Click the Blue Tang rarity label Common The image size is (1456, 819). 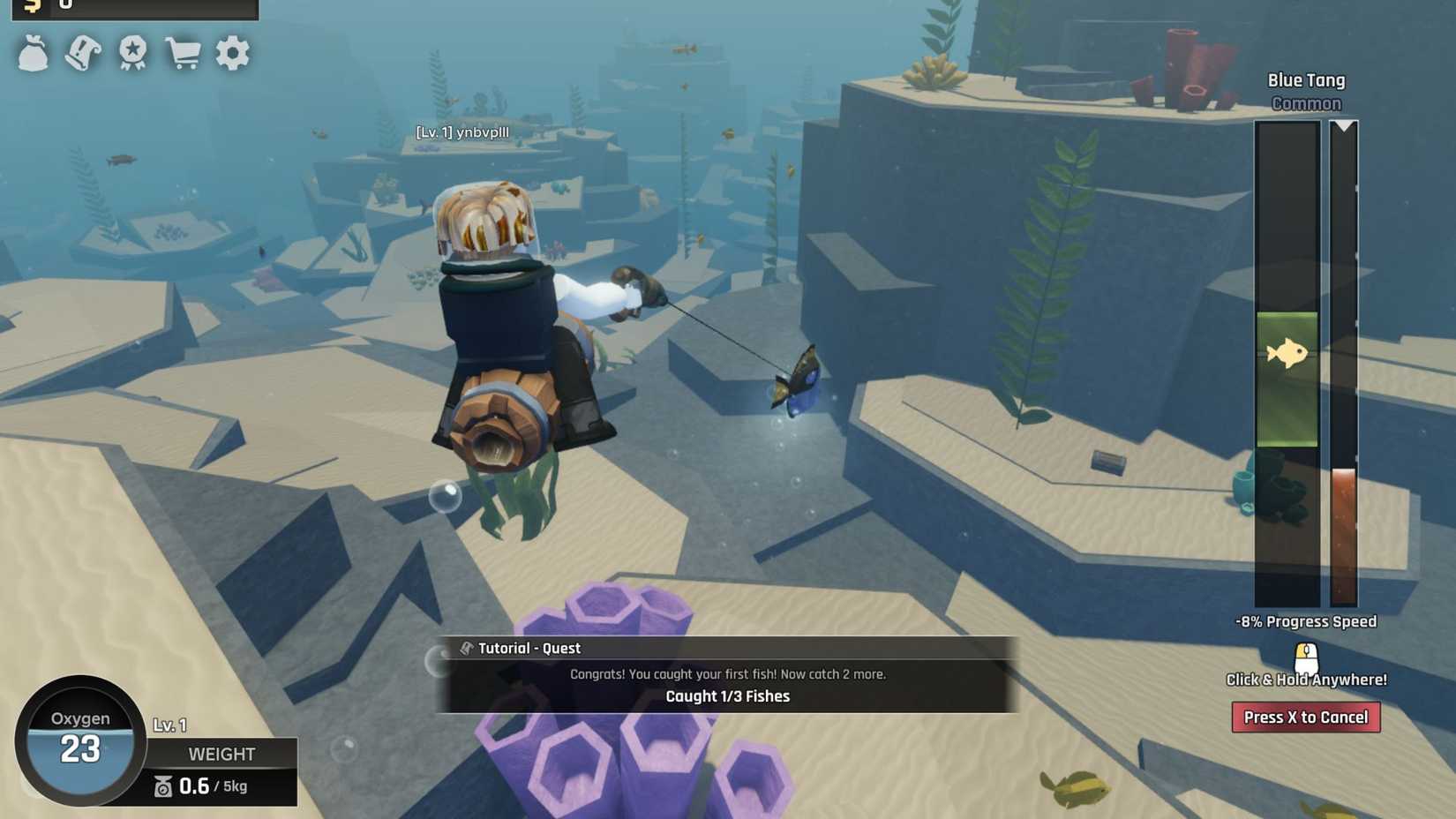click(x=1307, y=103)
